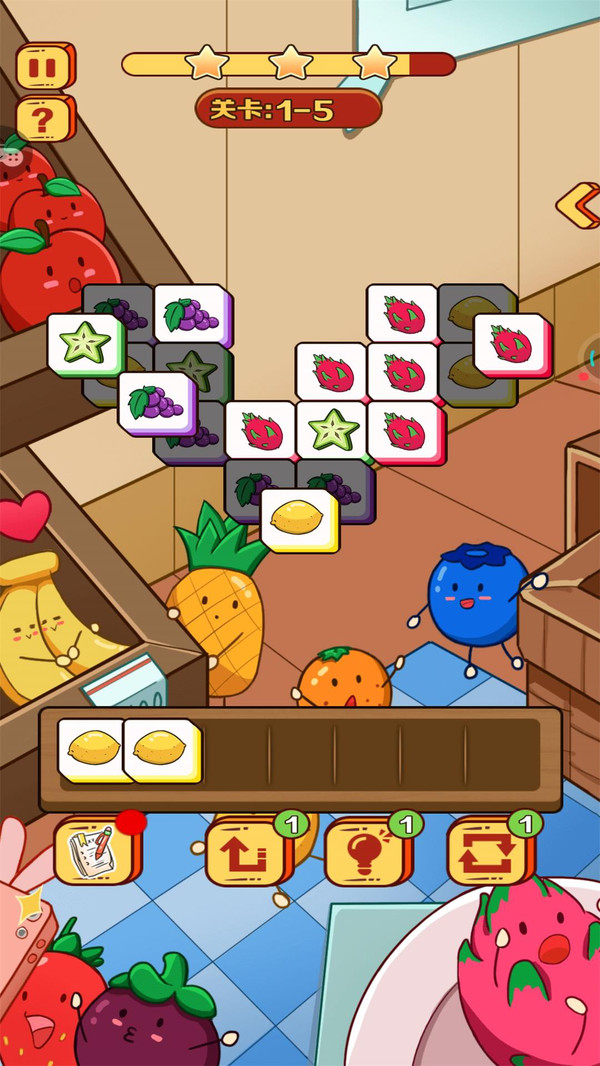Pause the game

[44, 67]
